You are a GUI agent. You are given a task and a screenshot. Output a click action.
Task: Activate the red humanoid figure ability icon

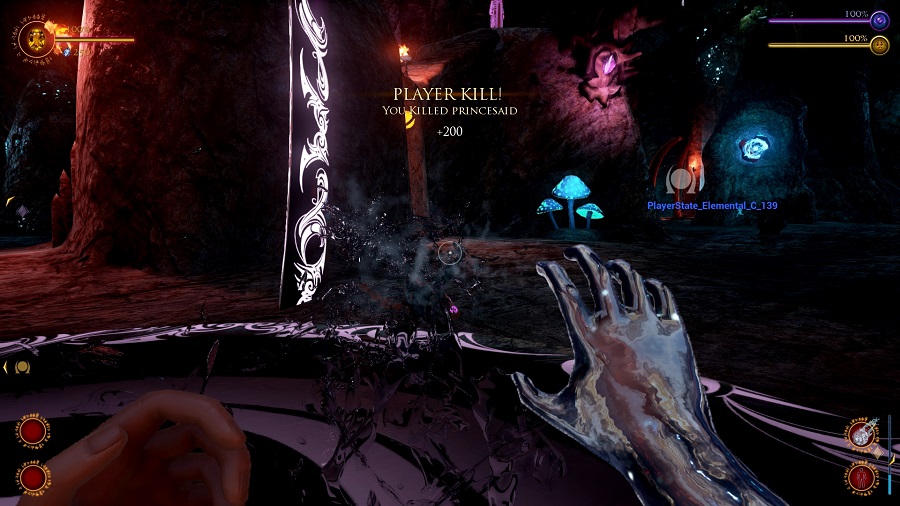(860, 475)
